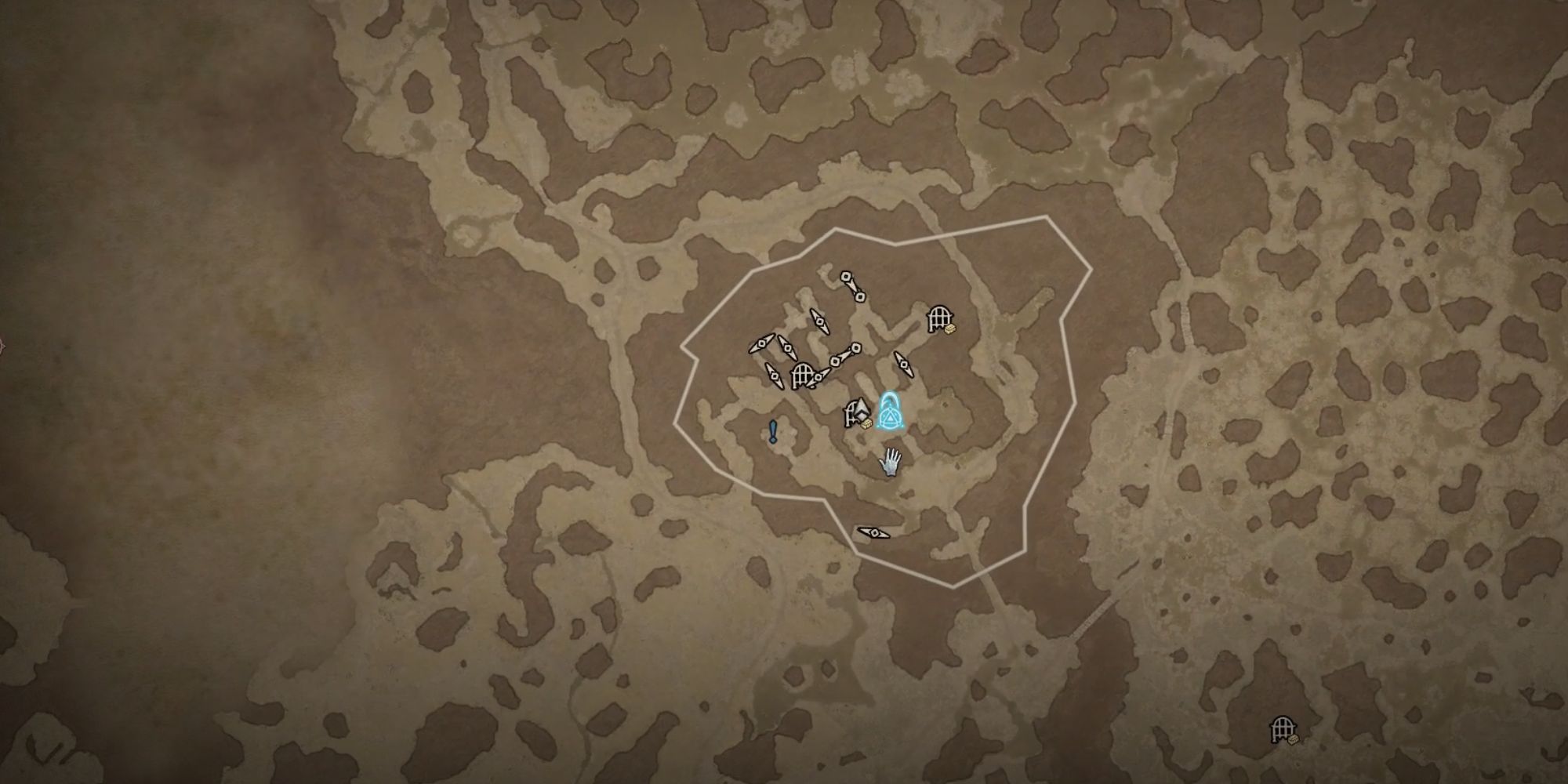Click the chest beside the bottom-right cellar
1568x784 pixels.
[1294, 739]
